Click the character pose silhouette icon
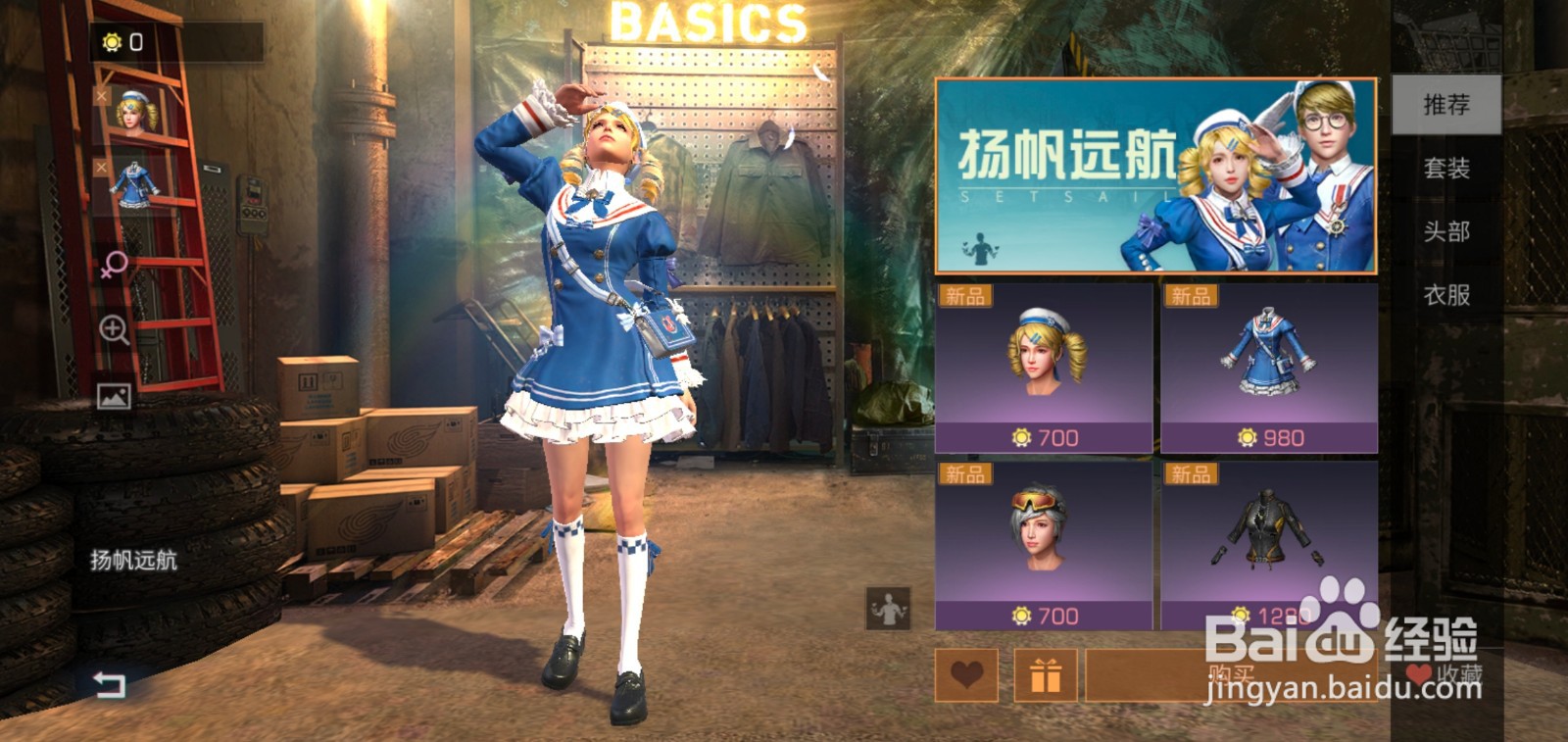Screen dimensions: 1568x742 point(887,610)
